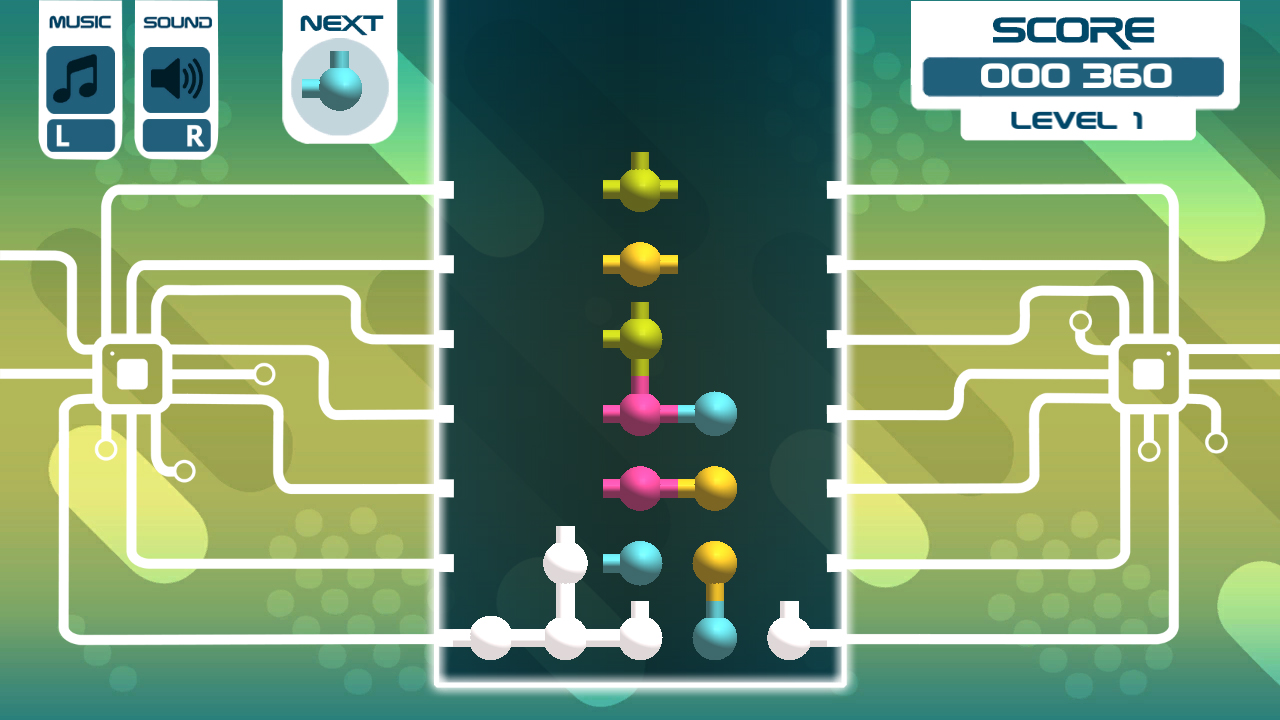Click the right circuit board chip square
Image resolution: width=1280 pixels, height=720 pixels.
click(1148, 375)
